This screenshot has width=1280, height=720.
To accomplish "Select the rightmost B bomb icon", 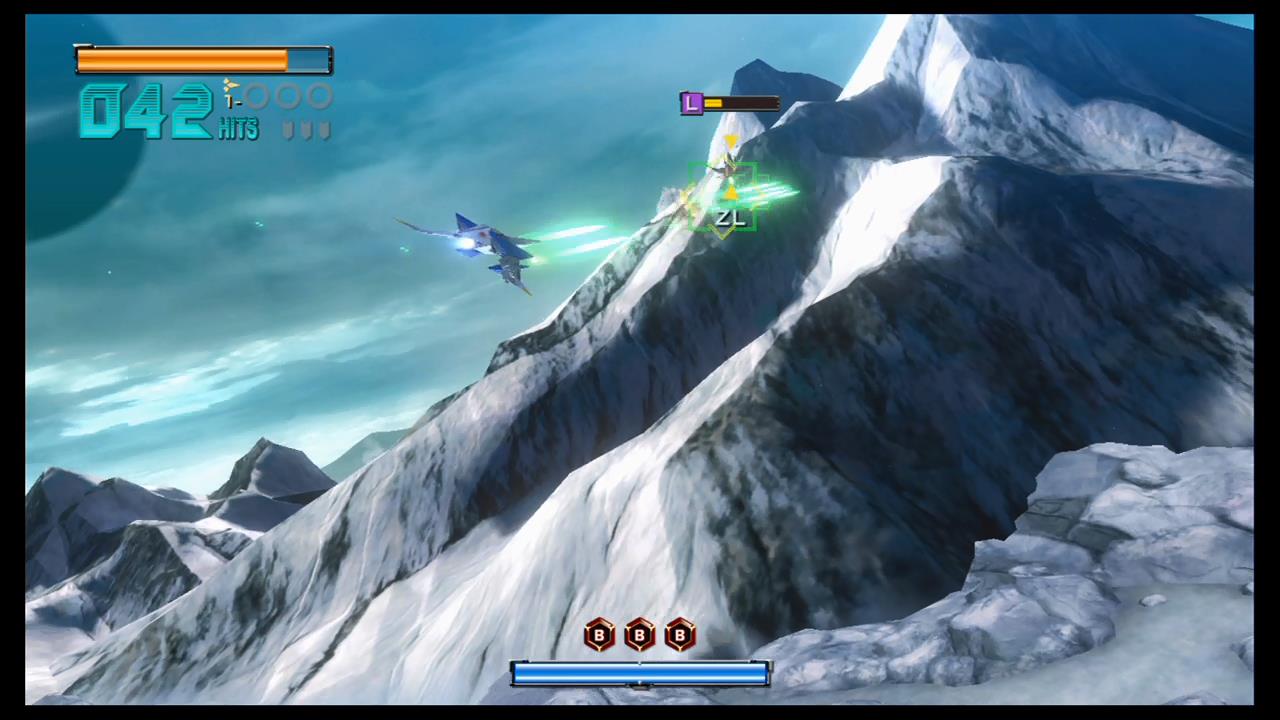I will 679,636.
